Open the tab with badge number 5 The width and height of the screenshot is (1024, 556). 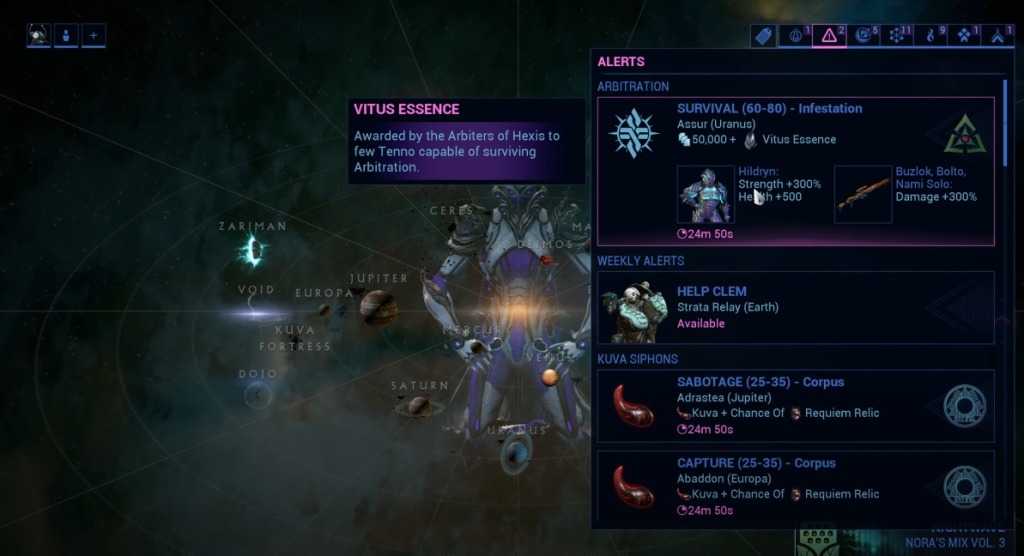864,36
